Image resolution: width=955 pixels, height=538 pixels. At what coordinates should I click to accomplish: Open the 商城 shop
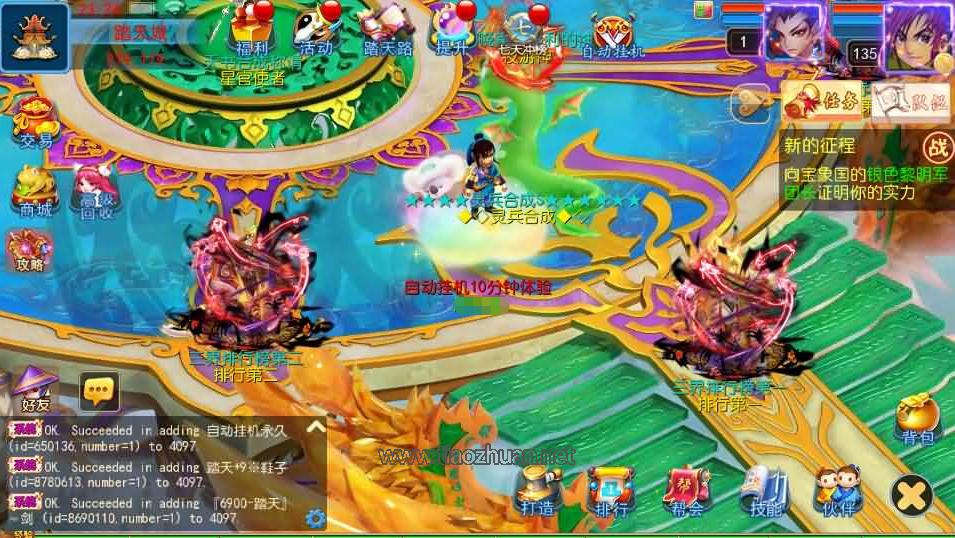pyautogui.click(x=35, y=190)
